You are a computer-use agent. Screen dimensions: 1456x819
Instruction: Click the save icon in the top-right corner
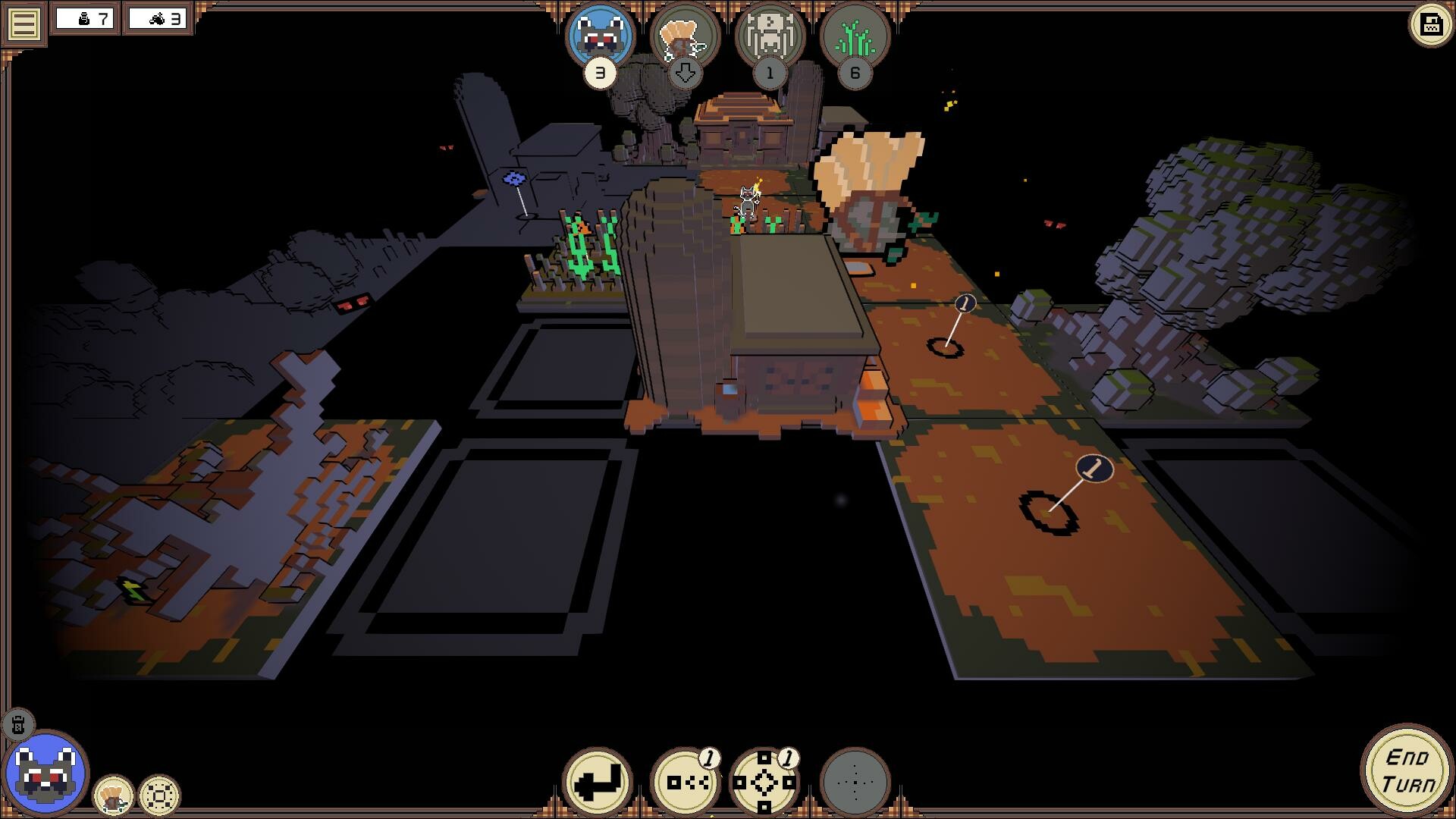point(1429,24)
